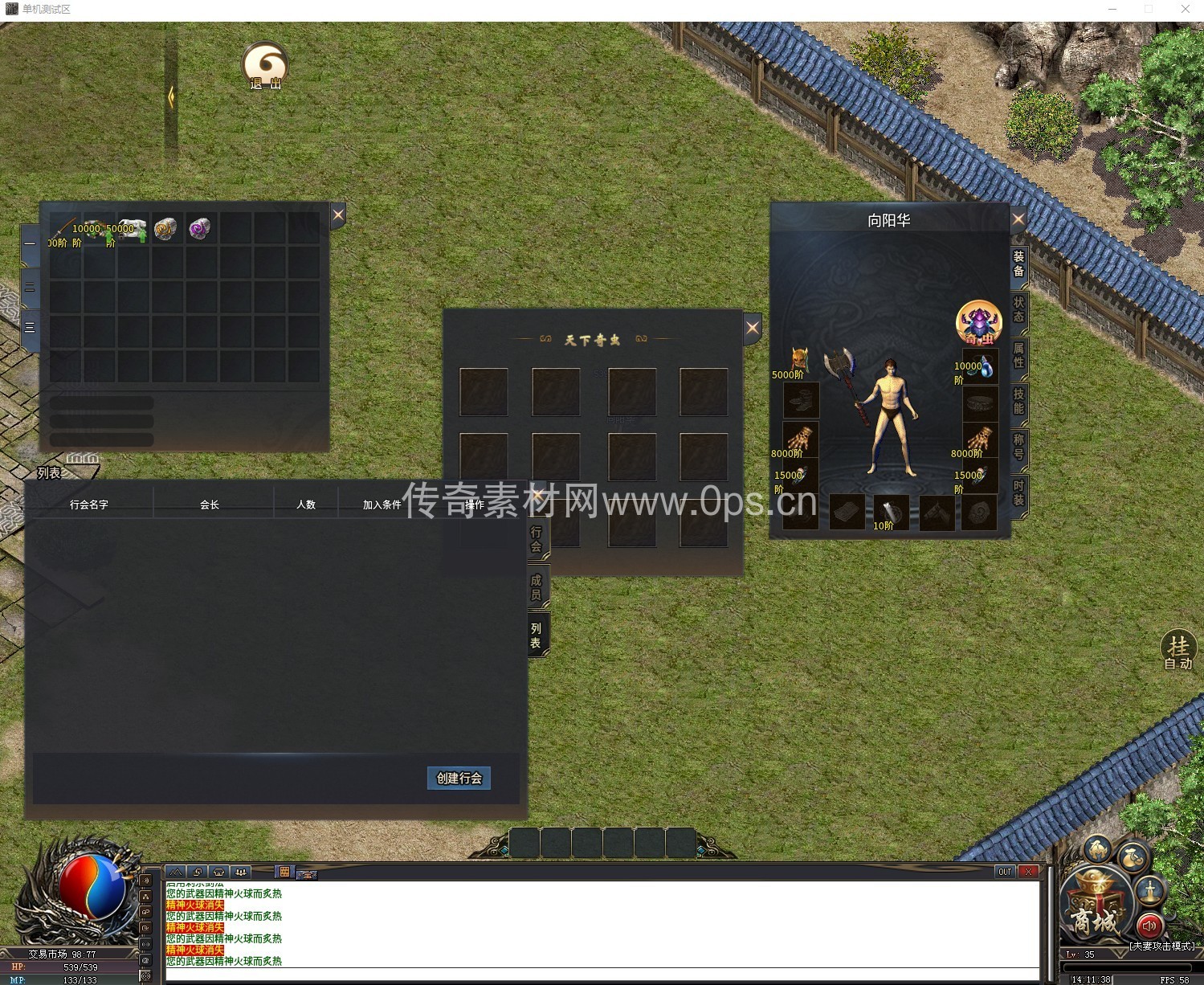Screen dimensions: 1204x985
Task: Switch to bag page 二
Action: point(30,287)
